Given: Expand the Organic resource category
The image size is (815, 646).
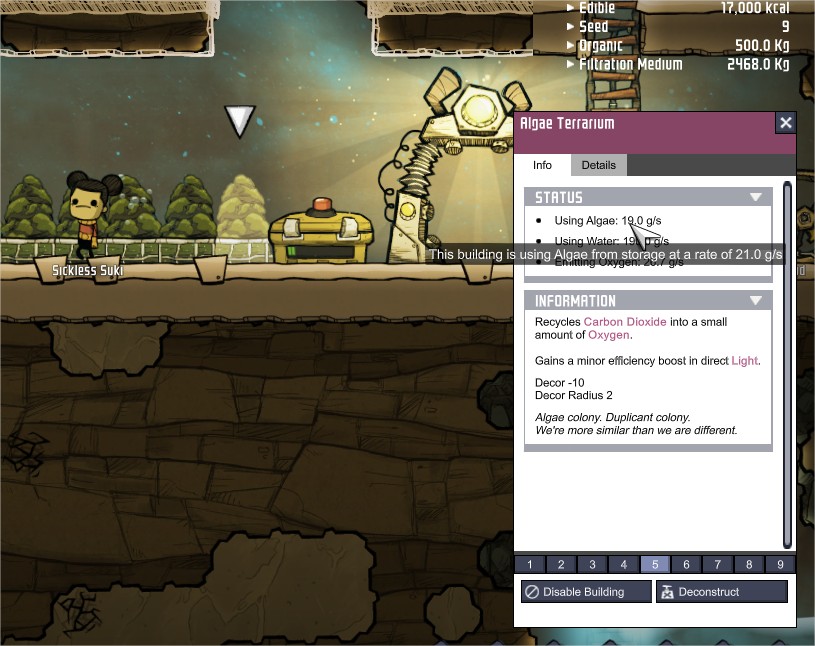Looking at the screenshot, I should click(572, 46).
